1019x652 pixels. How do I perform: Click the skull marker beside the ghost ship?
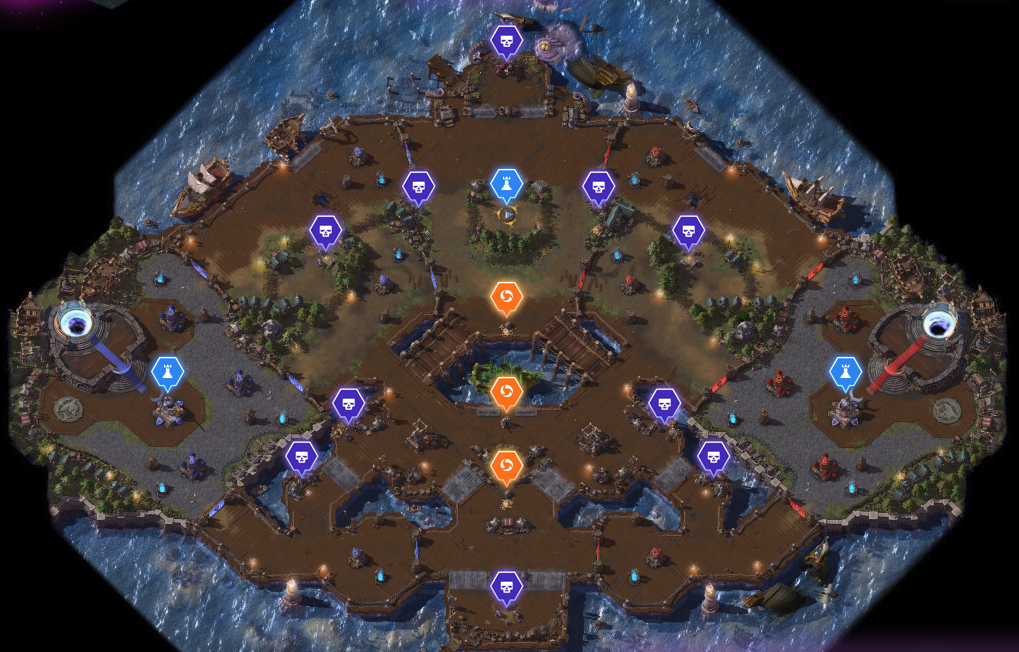(x=507, y=41)
